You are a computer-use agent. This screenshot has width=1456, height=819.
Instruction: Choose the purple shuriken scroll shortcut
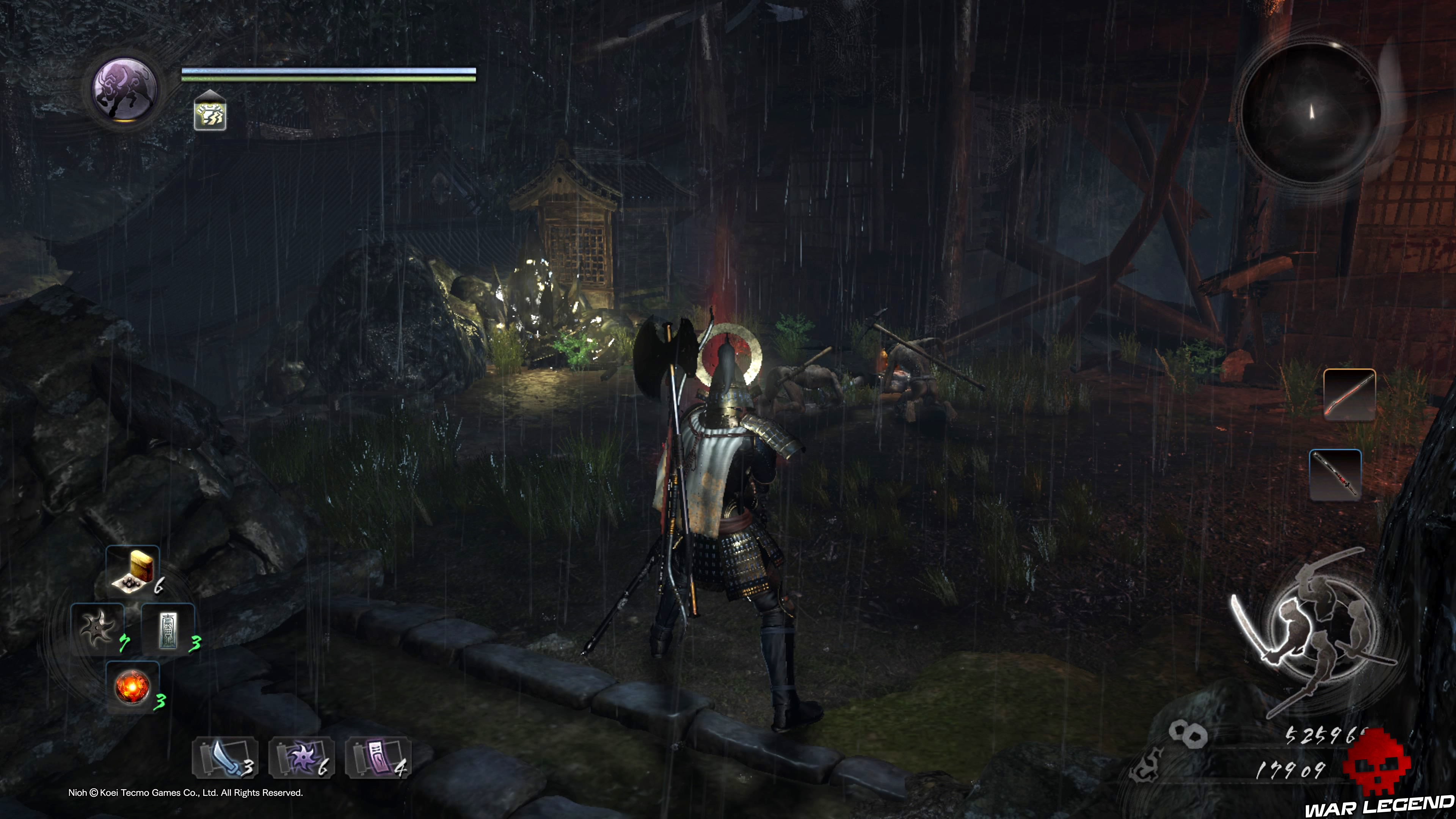click(301, 758)
